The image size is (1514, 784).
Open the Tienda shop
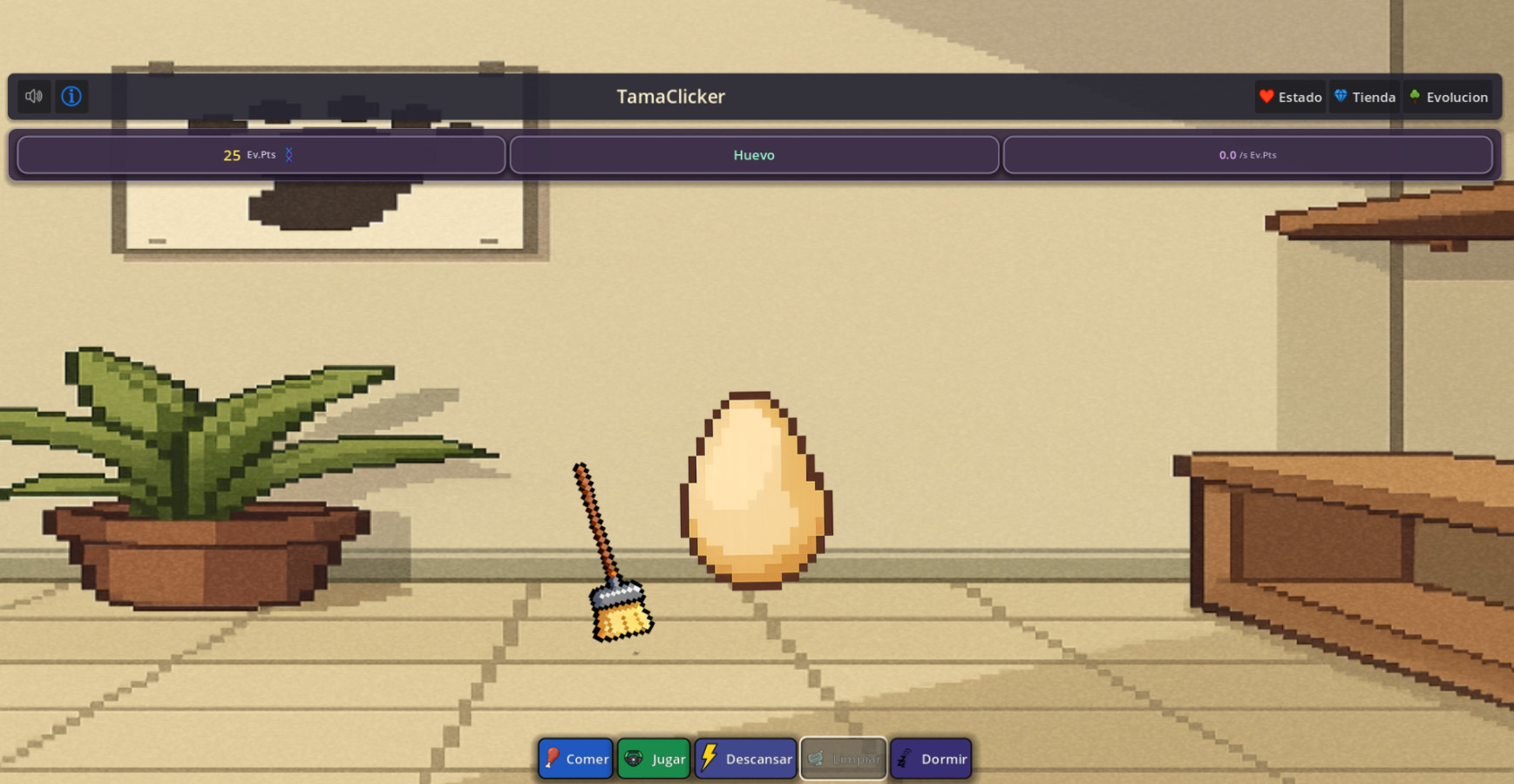coord(1365,97)
